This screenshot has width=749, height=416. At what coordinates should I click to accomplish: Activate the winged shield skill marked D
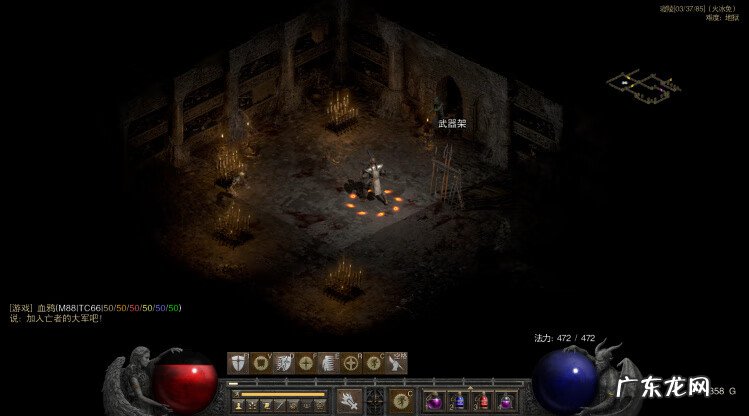[282, 362]
